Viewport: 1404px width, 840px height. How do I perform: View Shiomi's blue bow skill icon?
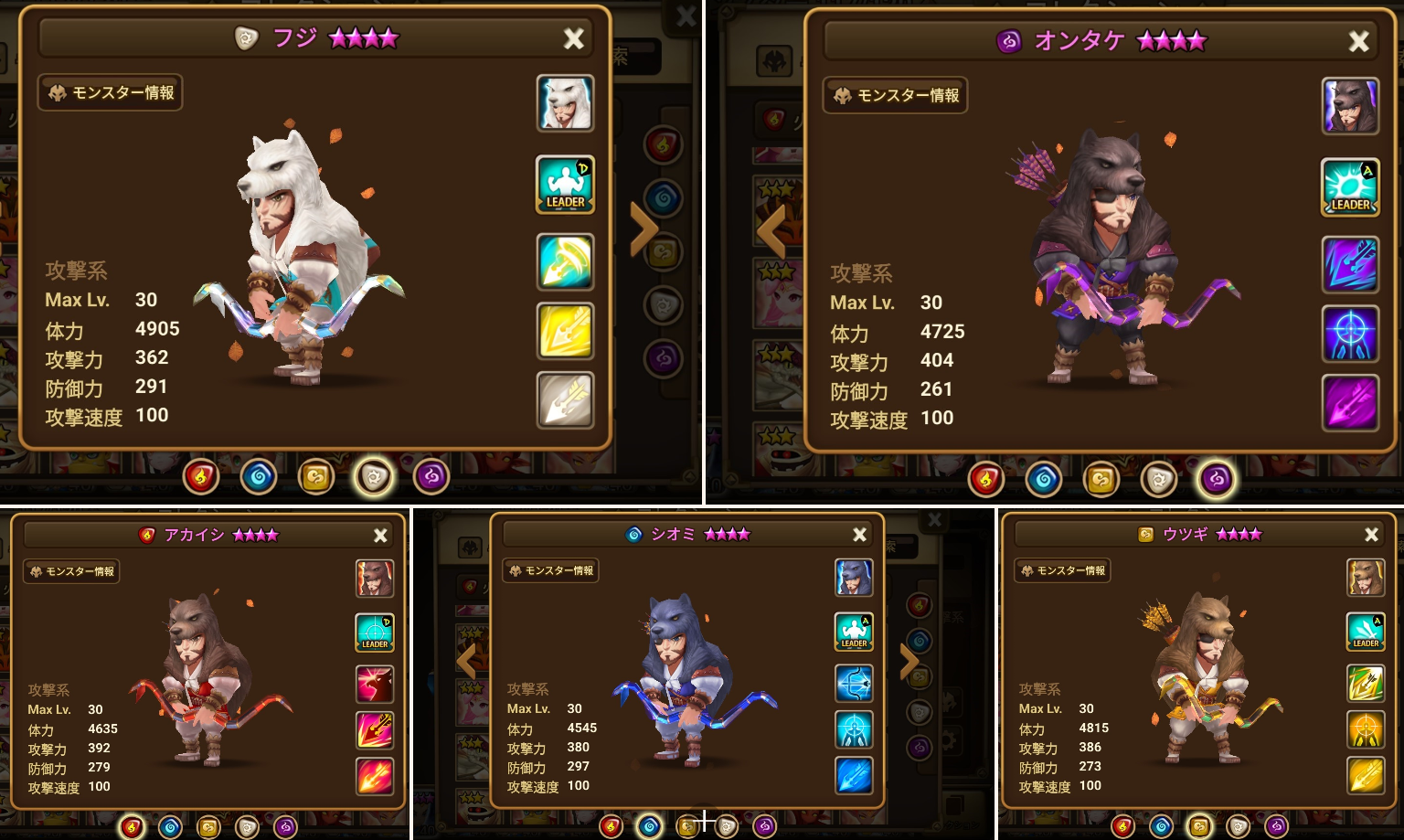coord(854,683)
